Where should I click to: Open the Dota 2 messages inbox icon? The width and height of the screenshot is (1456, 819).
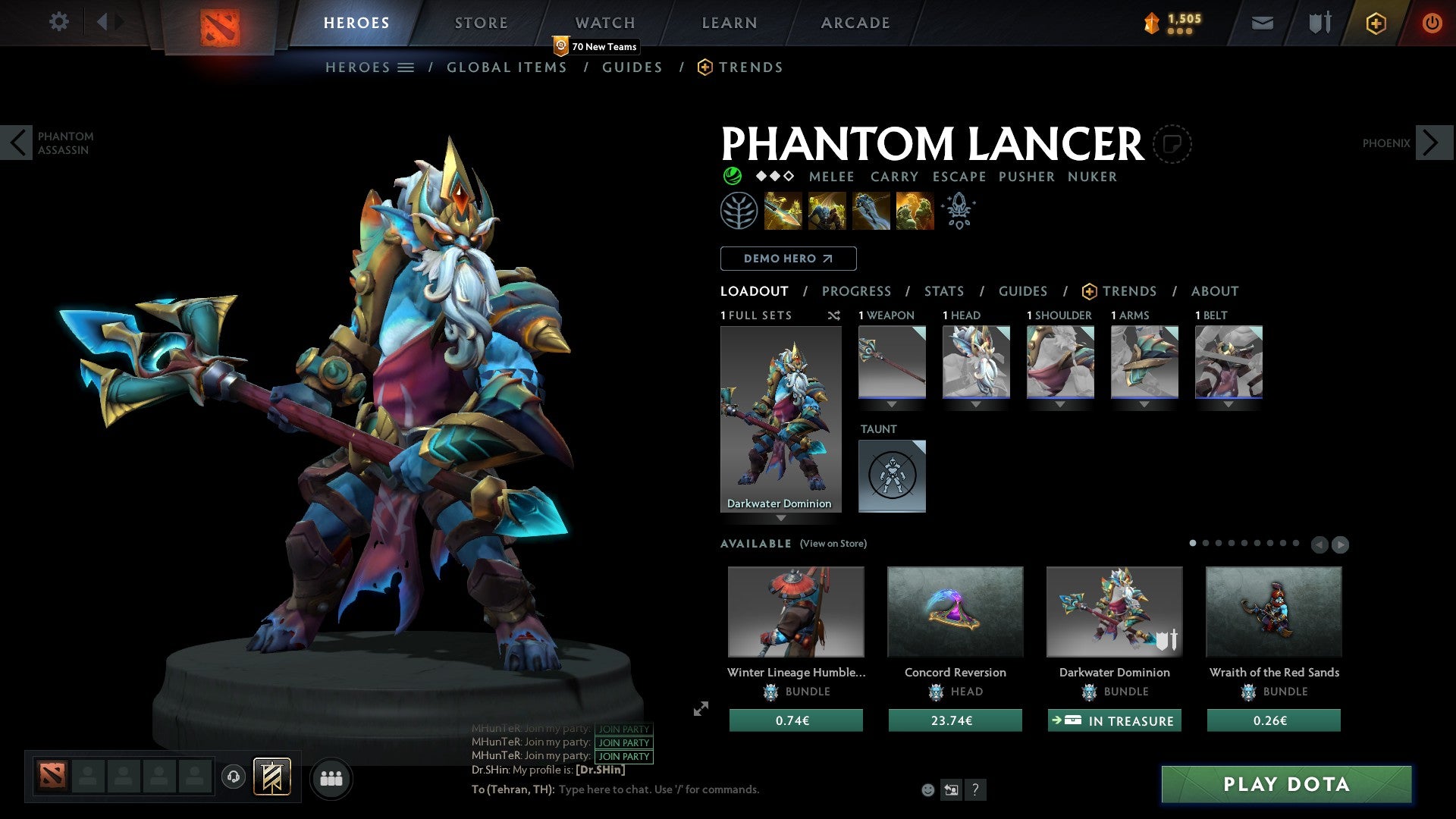(1261, 23)
